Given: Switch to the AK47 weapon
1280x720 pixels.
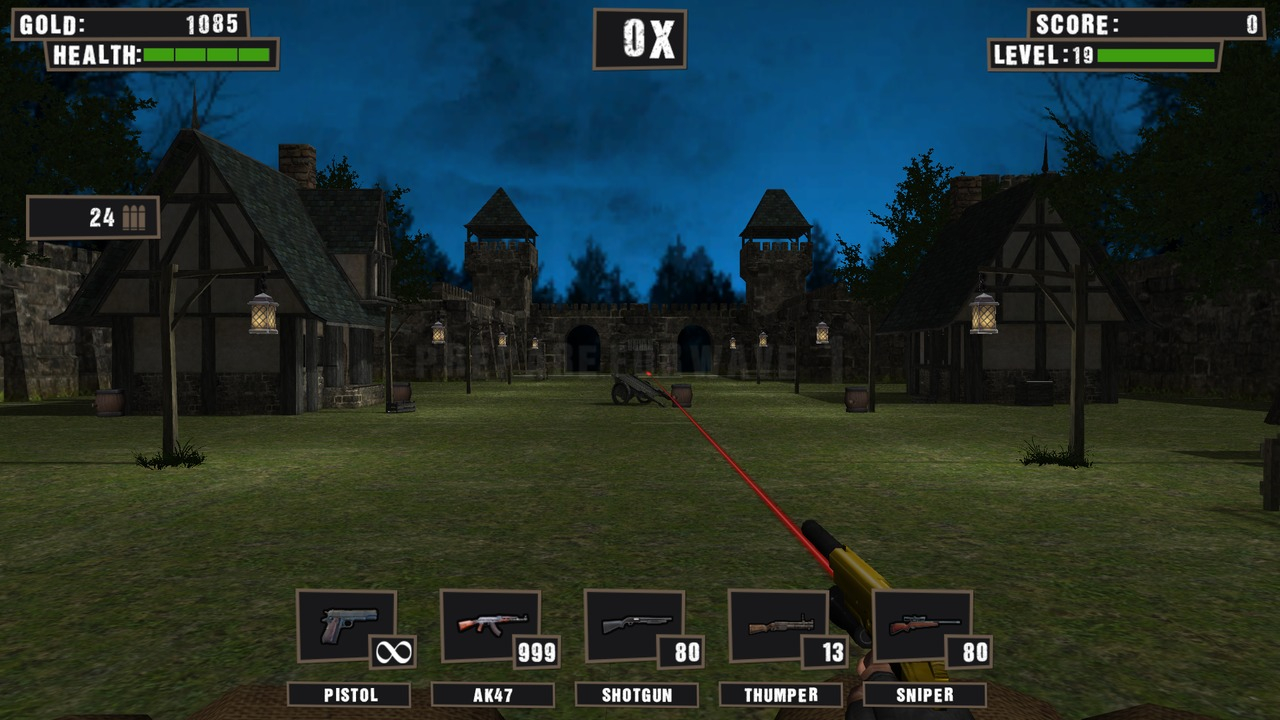Looking at the screenshot, I should (x=491, y=626).
